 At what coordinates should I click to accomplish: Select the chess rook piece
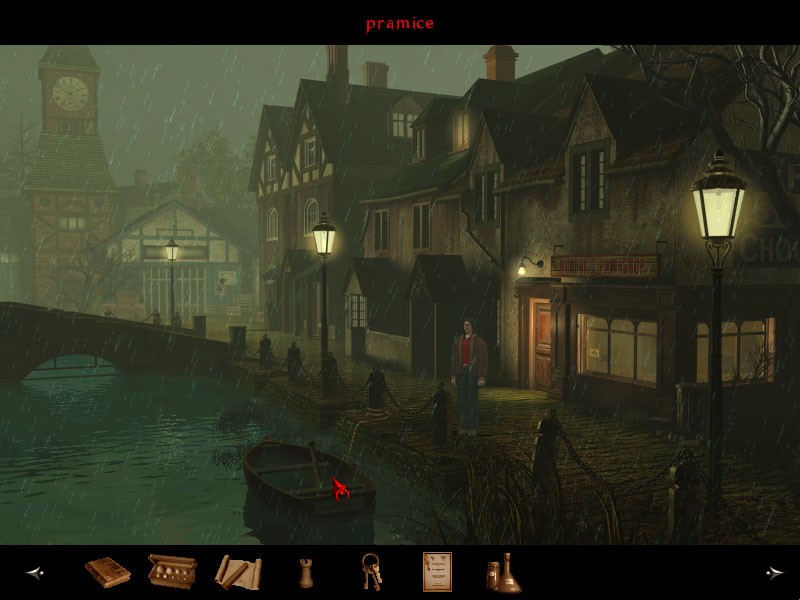[304, 573]
